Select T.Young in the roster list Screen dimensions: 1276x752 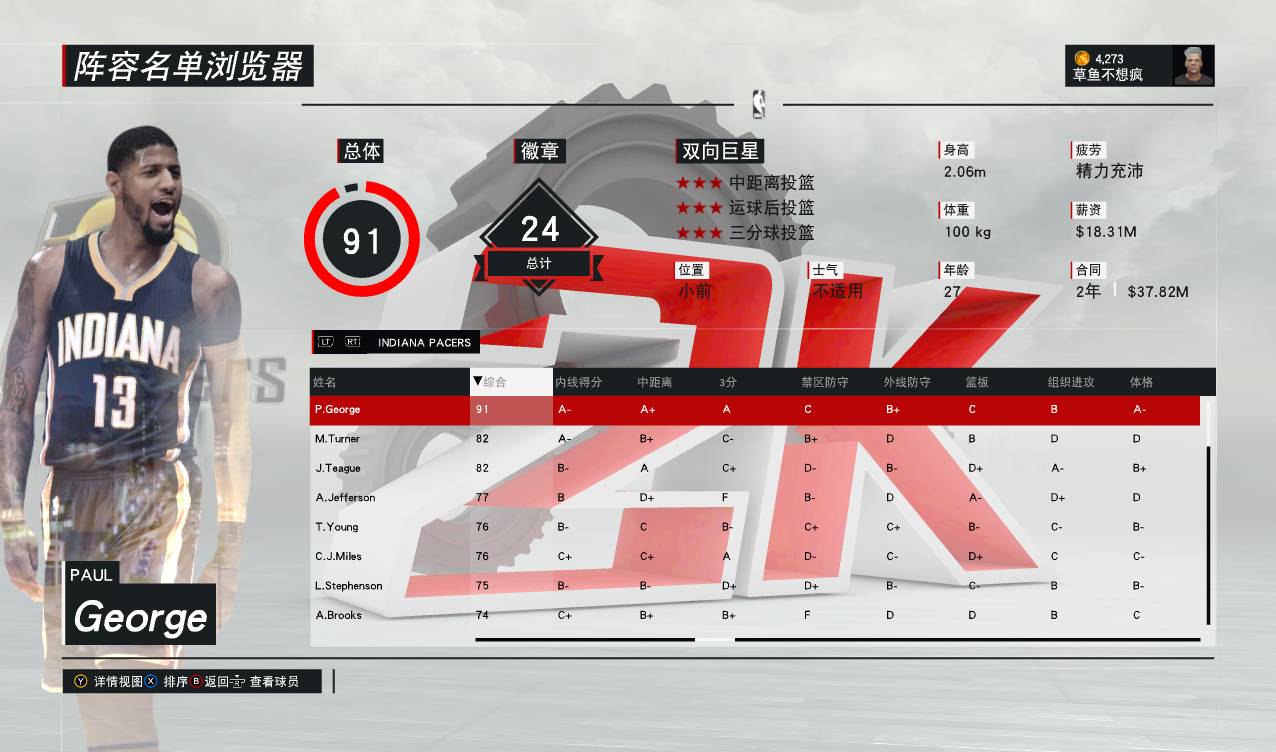tap(336, 527)
